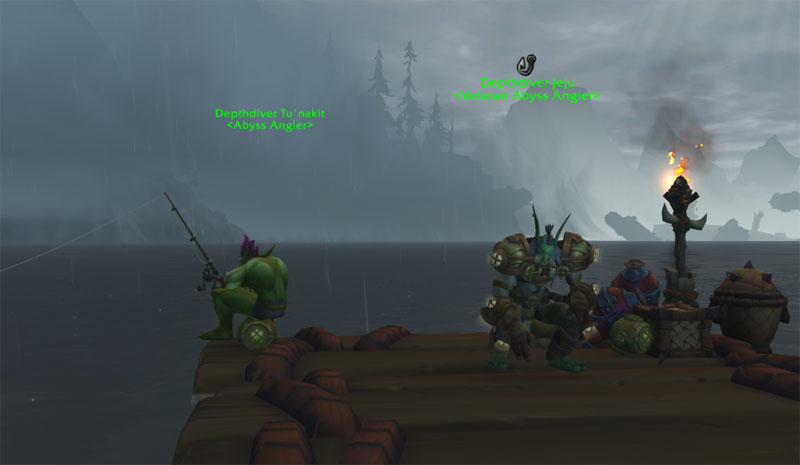Target the Depthdiver Jeju name label

pyautogui.click(x=526, y=84)
